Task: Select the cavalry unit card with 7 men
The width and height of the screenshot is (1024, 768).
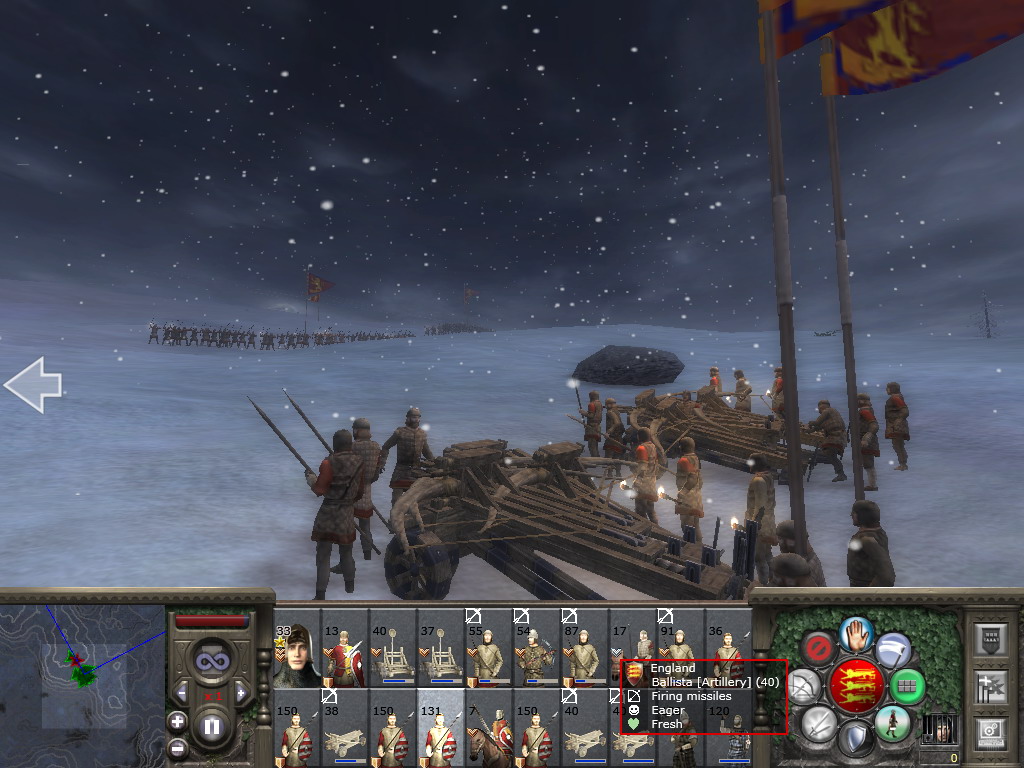Action: (489, 728)
